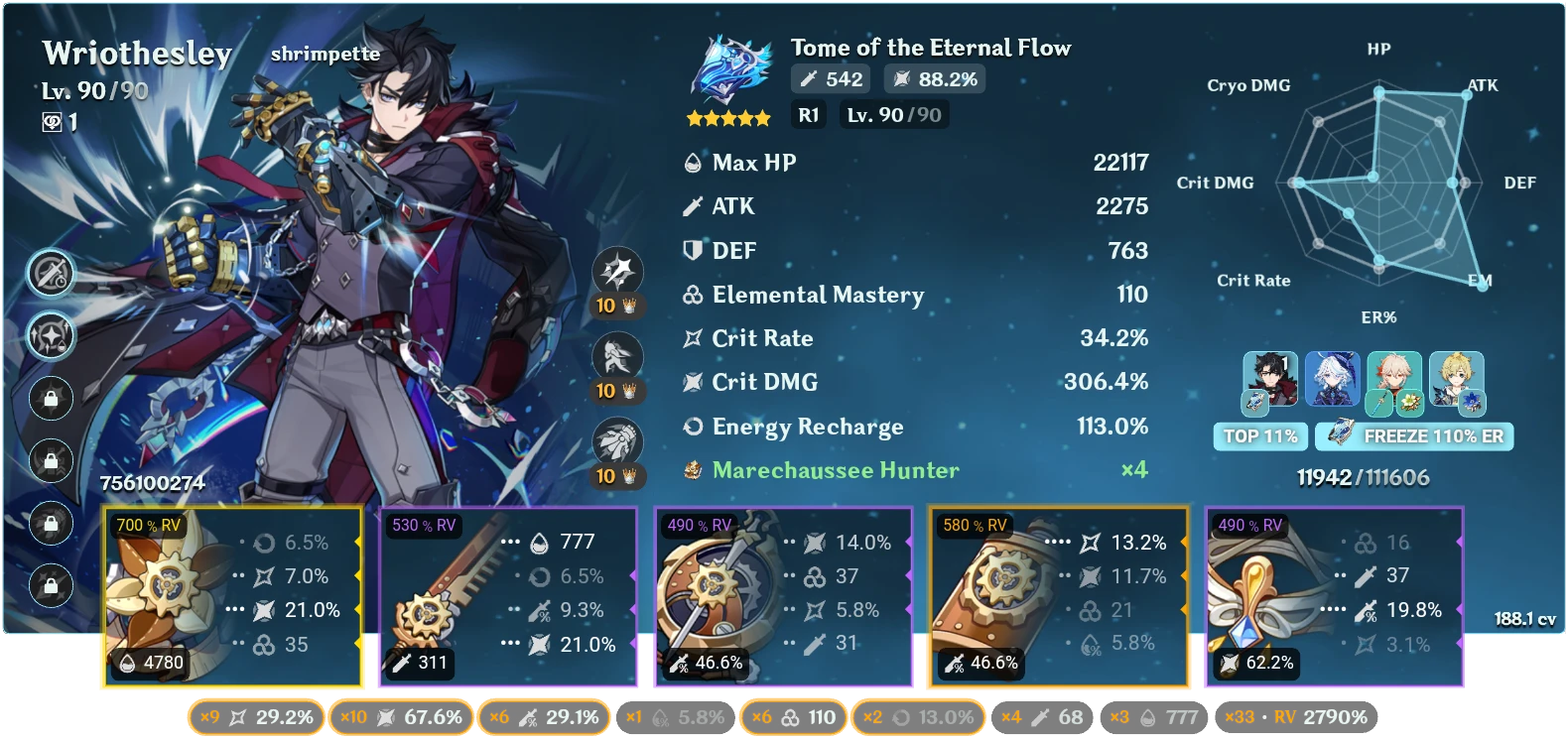Image resolution: width=1568 pixels, height=741 pixels.
Task: Click the FREEZE 110% ER badge
Action: (x=1413, y=435)
